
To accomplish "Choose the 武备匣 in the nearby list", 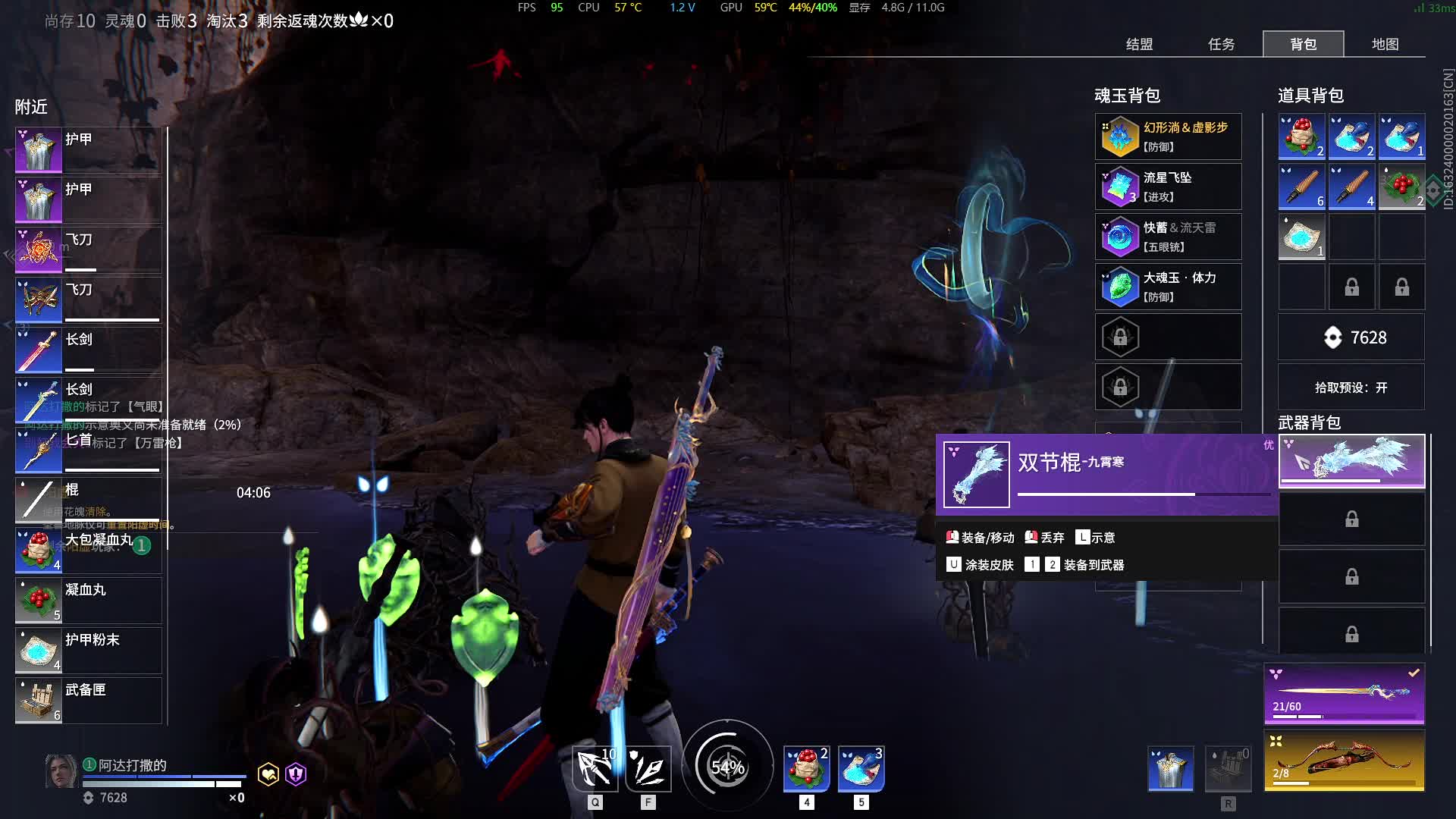I will tap(88, 700).
